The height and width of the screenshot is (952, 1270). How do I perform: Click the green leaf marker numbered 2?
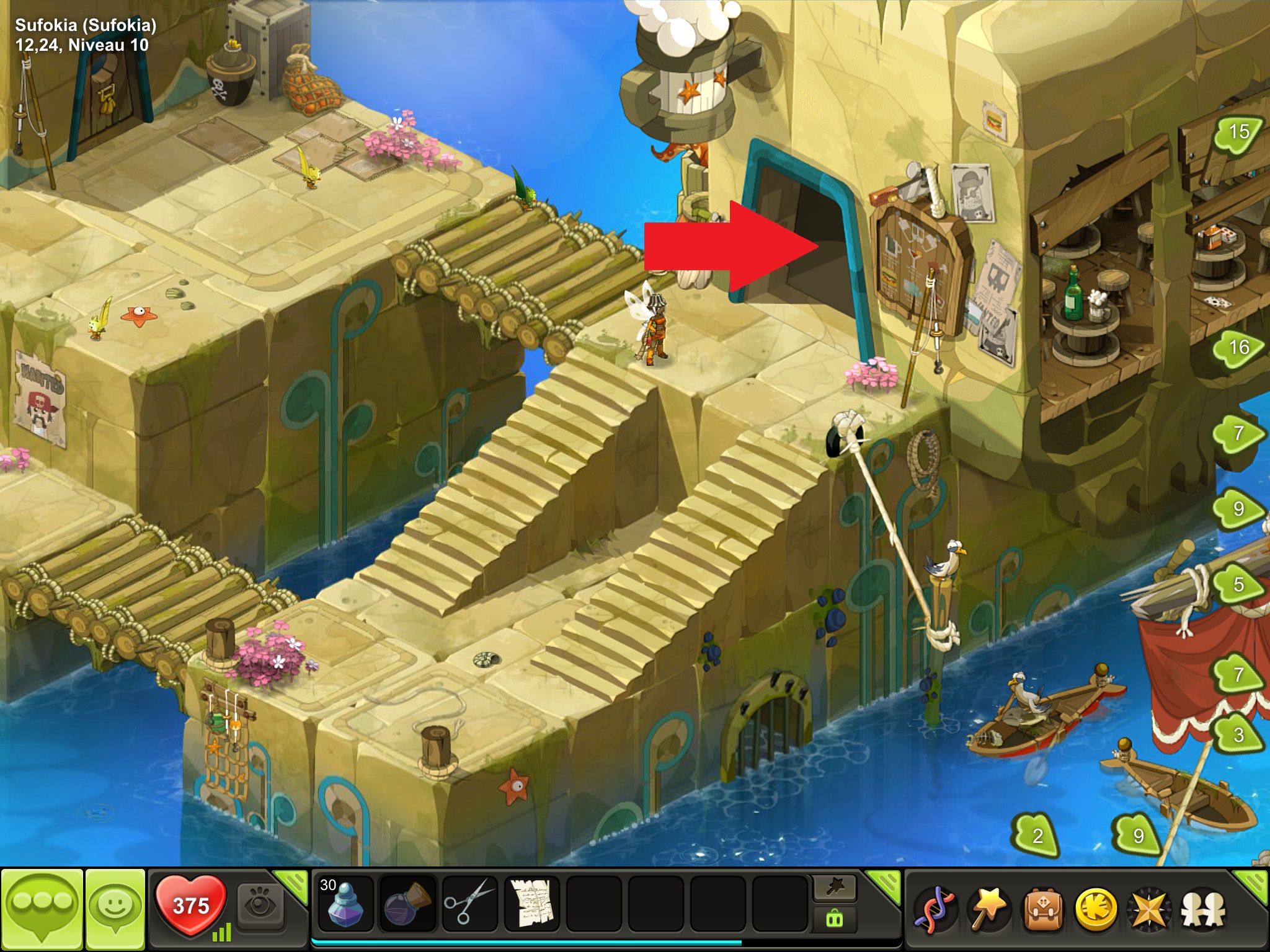point(1037,836)
